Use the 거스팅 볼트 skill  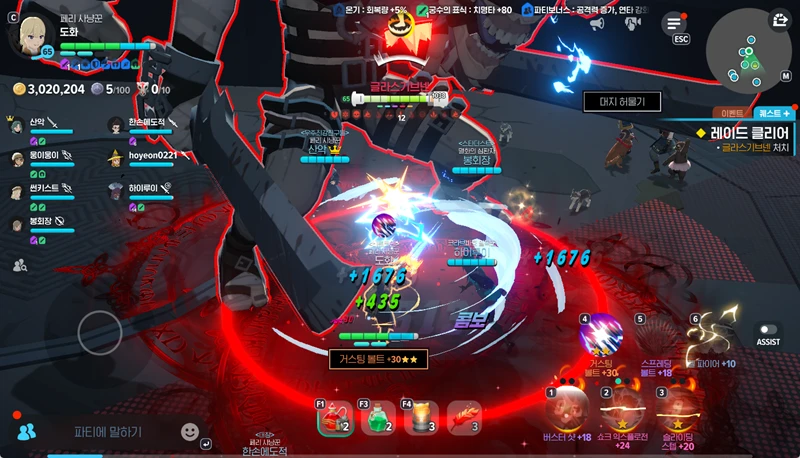(601, 335)
